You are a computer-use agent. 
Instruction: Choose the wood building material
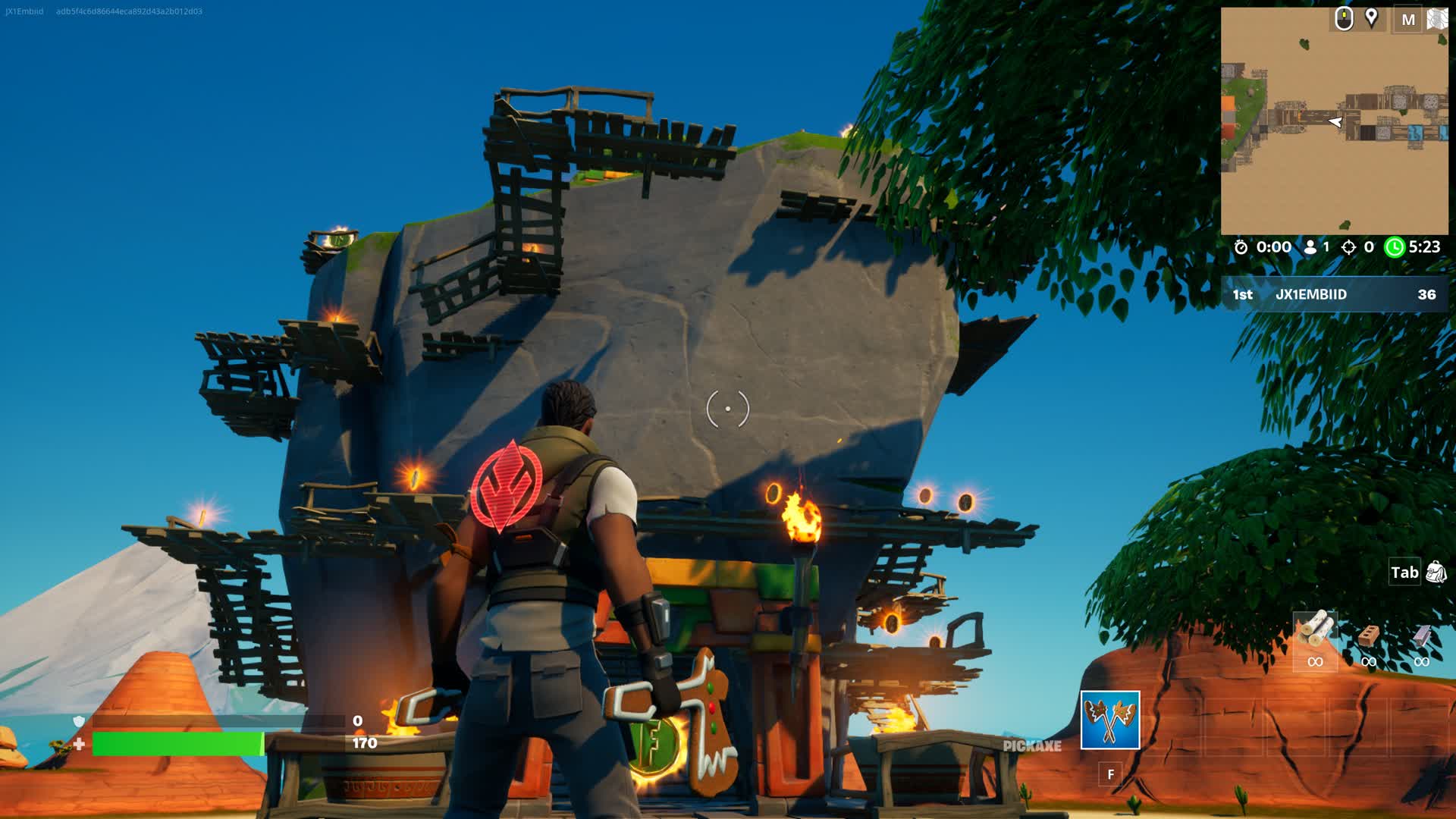(1315, 631)
